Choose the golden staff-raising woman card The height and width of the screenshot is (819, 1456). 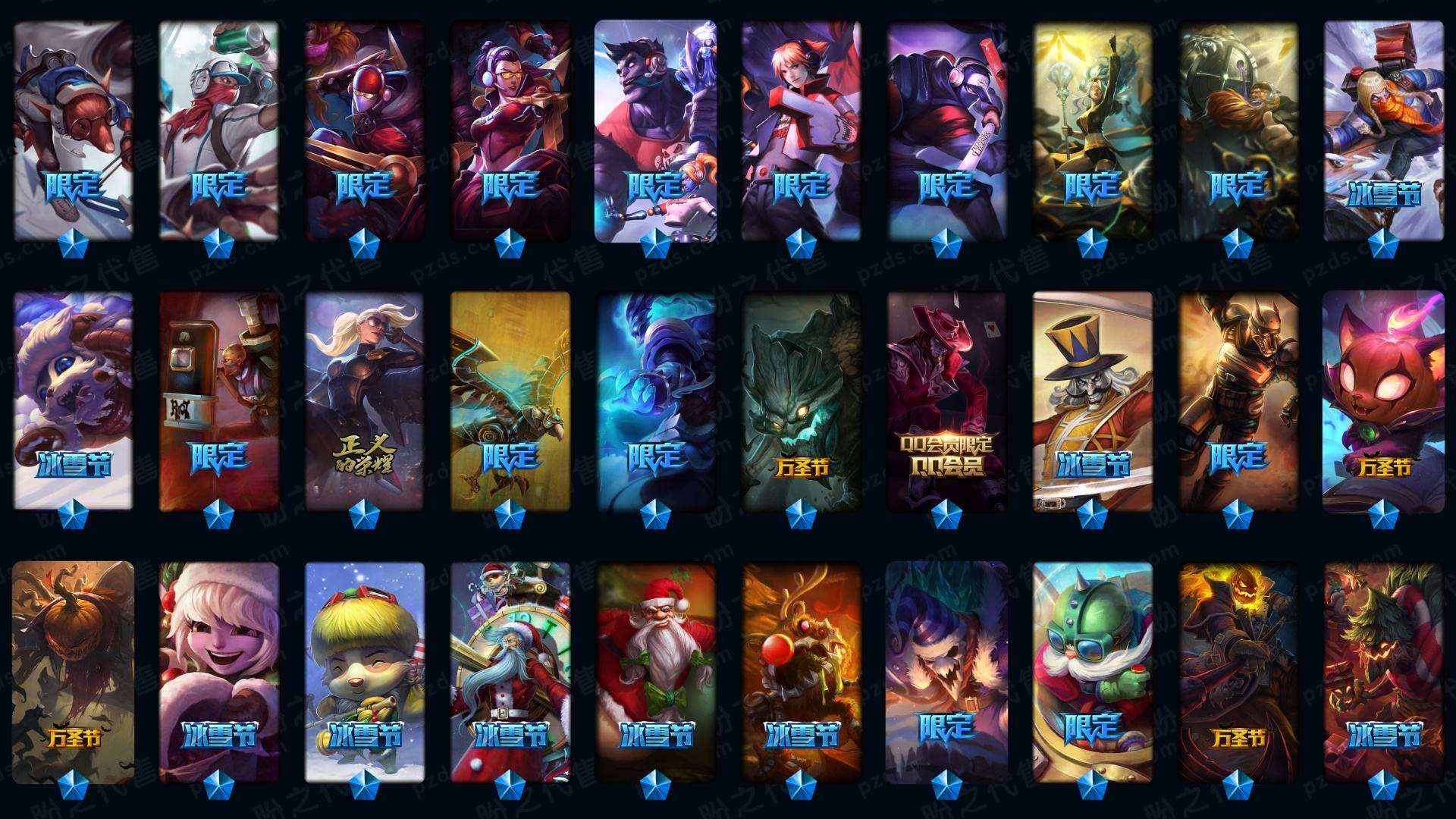(1092, 129)
